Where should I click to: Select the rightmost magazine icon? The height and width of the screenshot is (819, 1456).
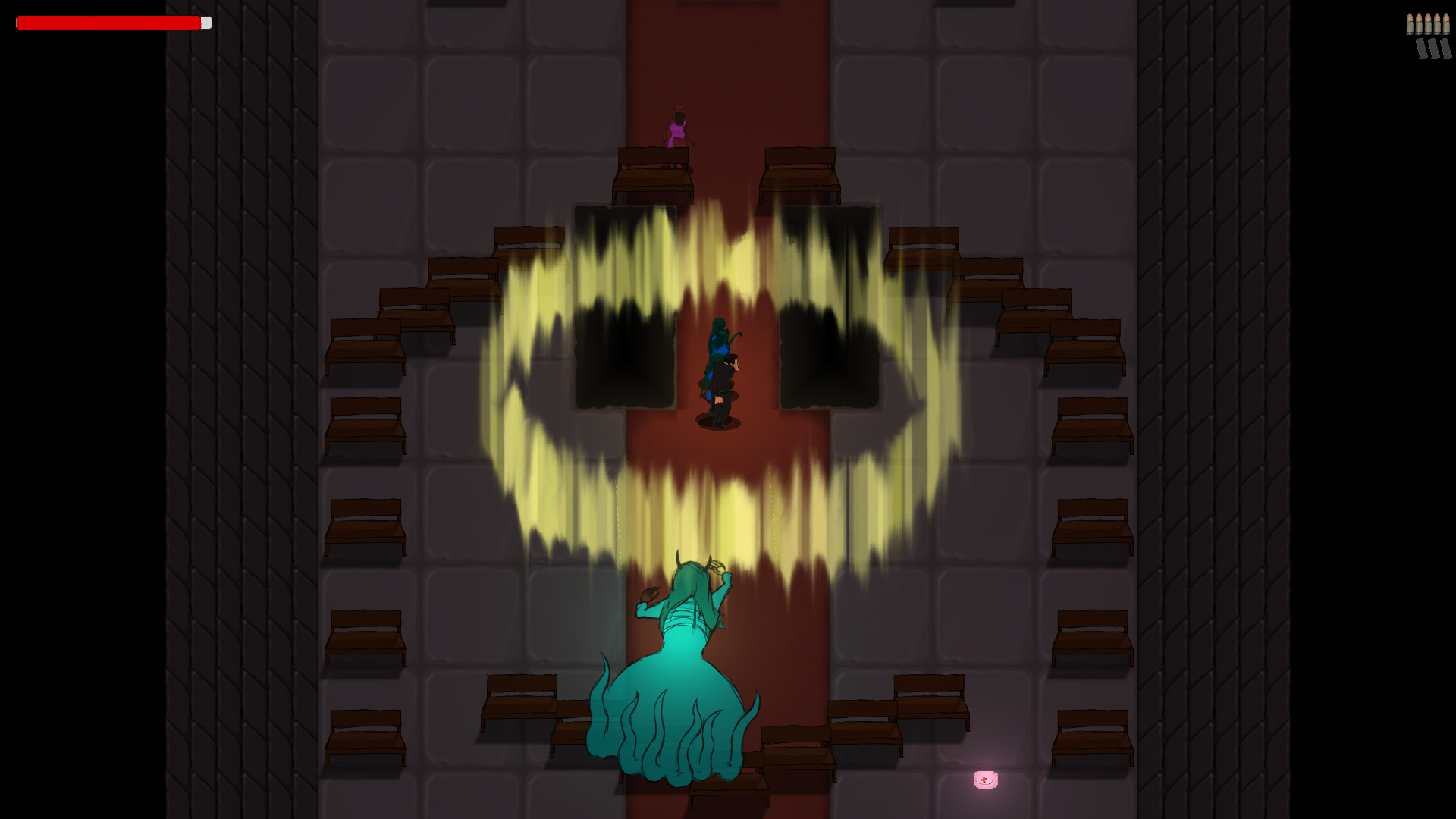pos(1446,49)
